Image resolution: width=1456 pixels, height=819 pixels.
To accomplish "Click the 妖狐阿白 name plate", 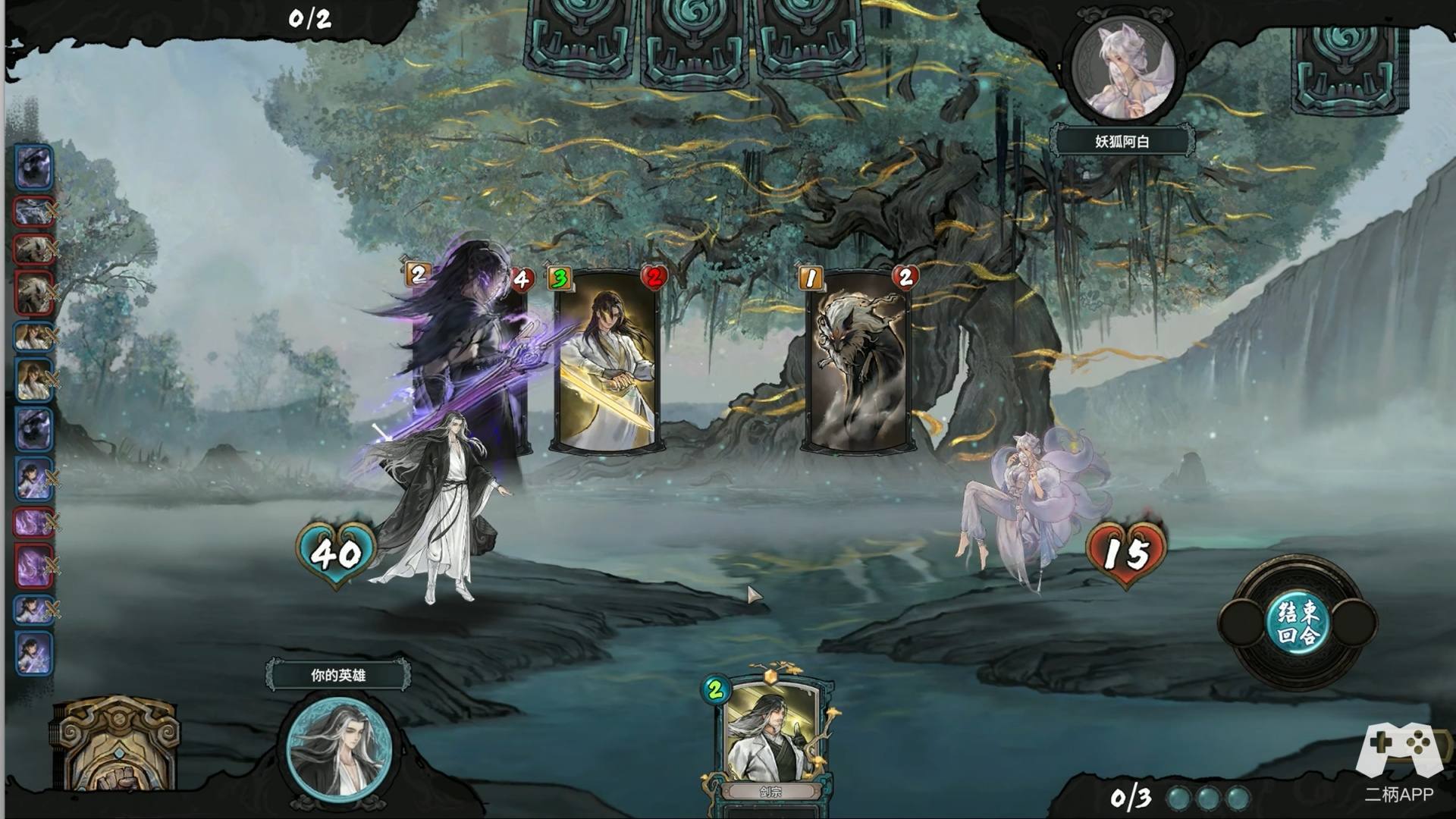I will coord(1122,142).
